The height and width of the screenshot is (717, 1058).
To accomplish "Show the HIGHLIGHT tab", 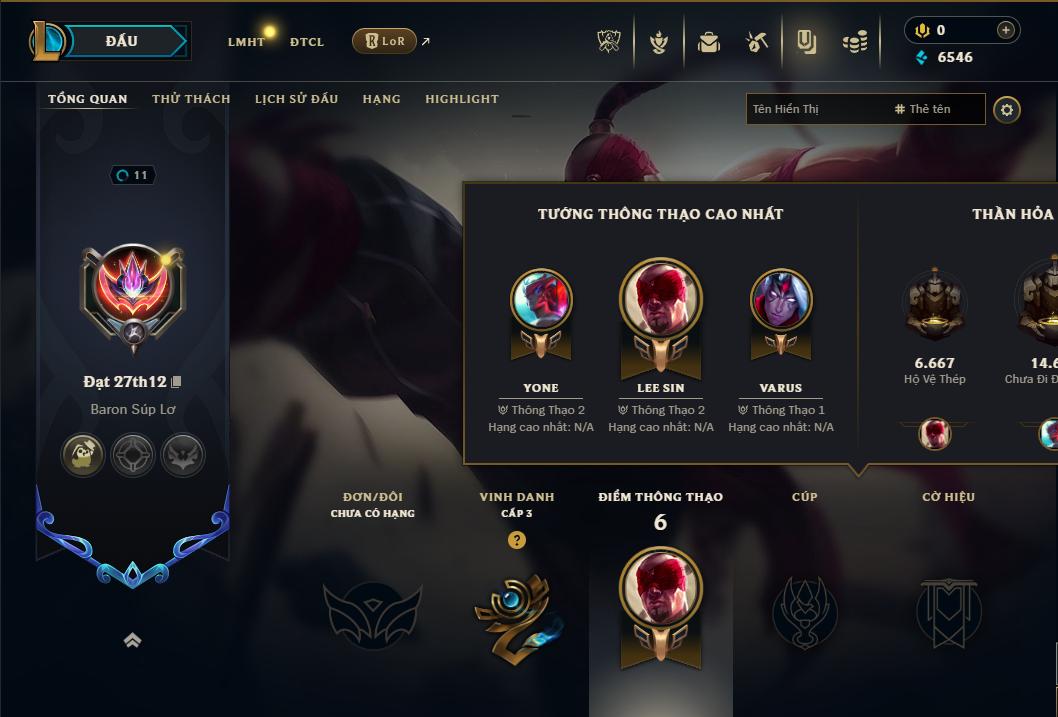I will [x=461, y=99].
